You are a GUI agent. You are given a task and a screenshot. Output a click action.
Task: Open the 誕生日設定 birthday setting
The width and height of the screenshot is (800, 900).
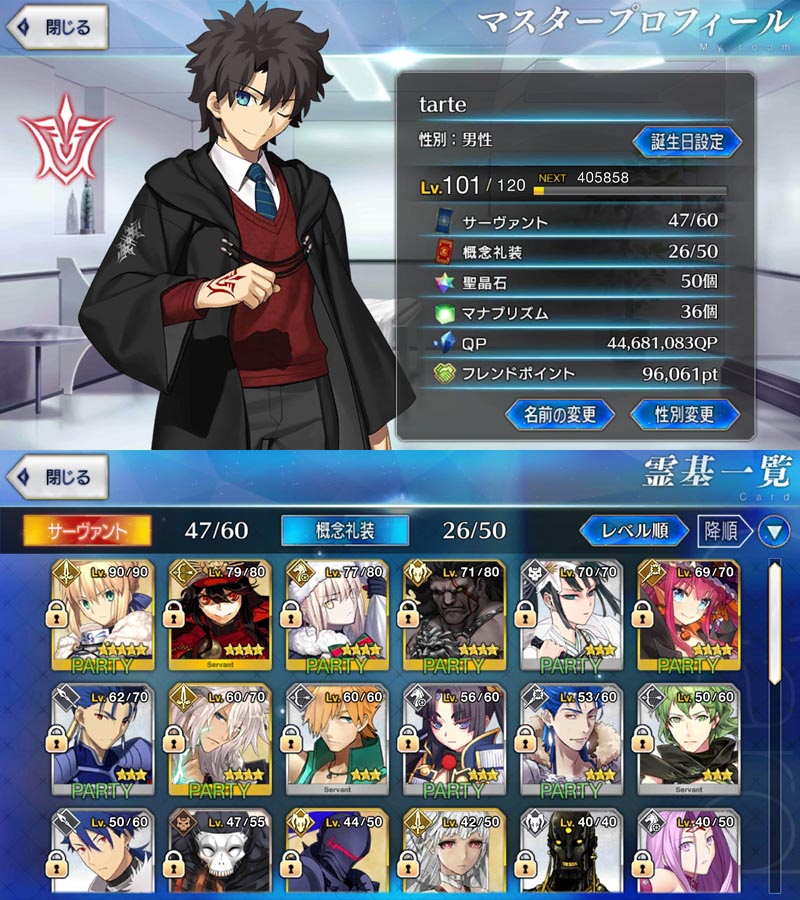pyautogui.click(x=687, y=141)
